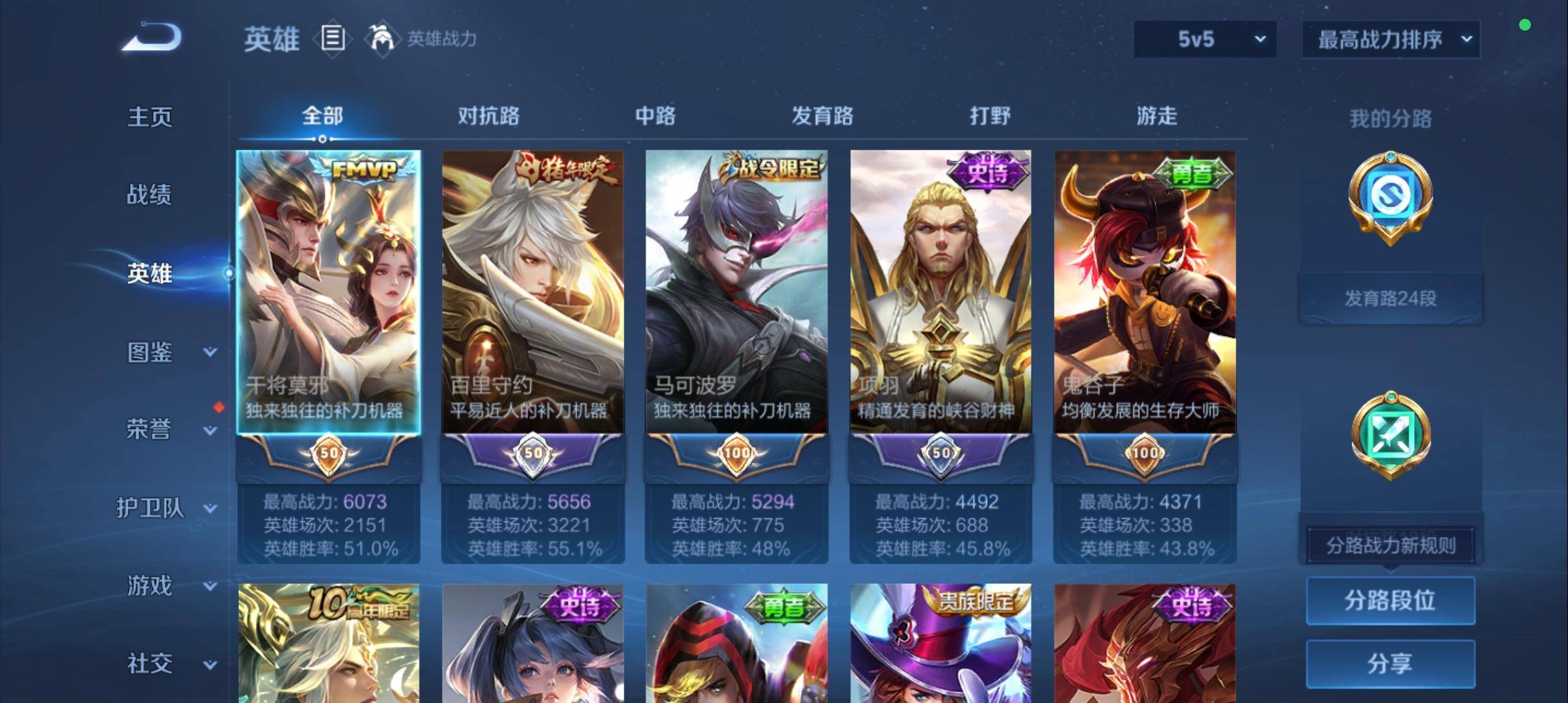Open the hero list detail icon beside 英雄 title
Image resolution: width=1568 pixels, height=703 pixels.
(333, 39)
